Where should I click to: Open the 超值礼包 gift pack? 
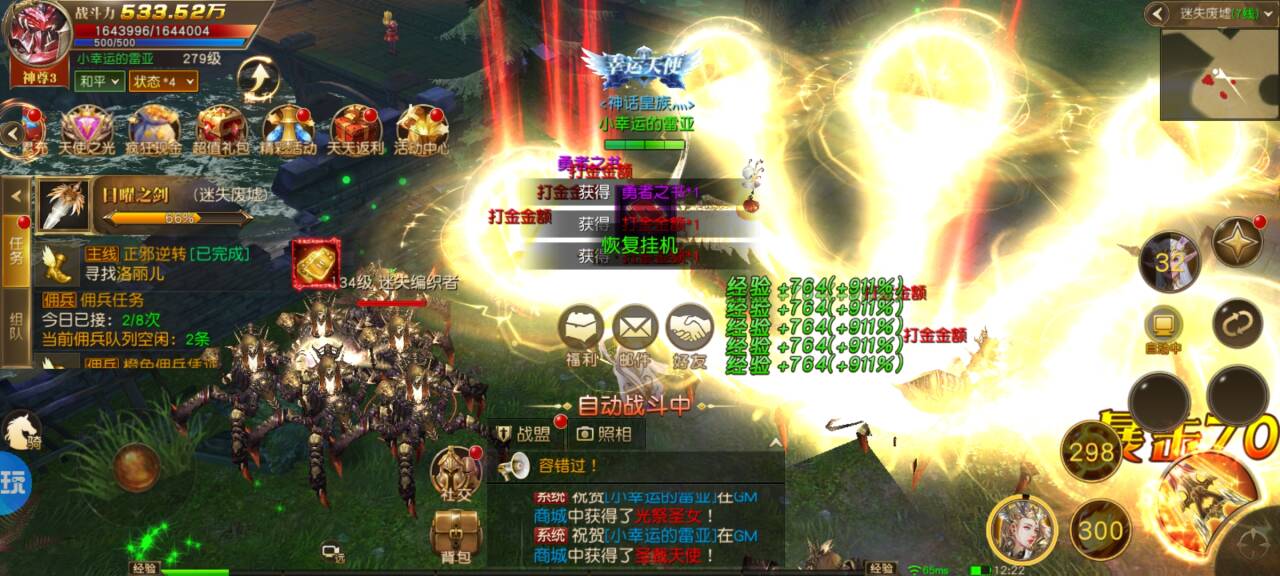pos(221,128)
